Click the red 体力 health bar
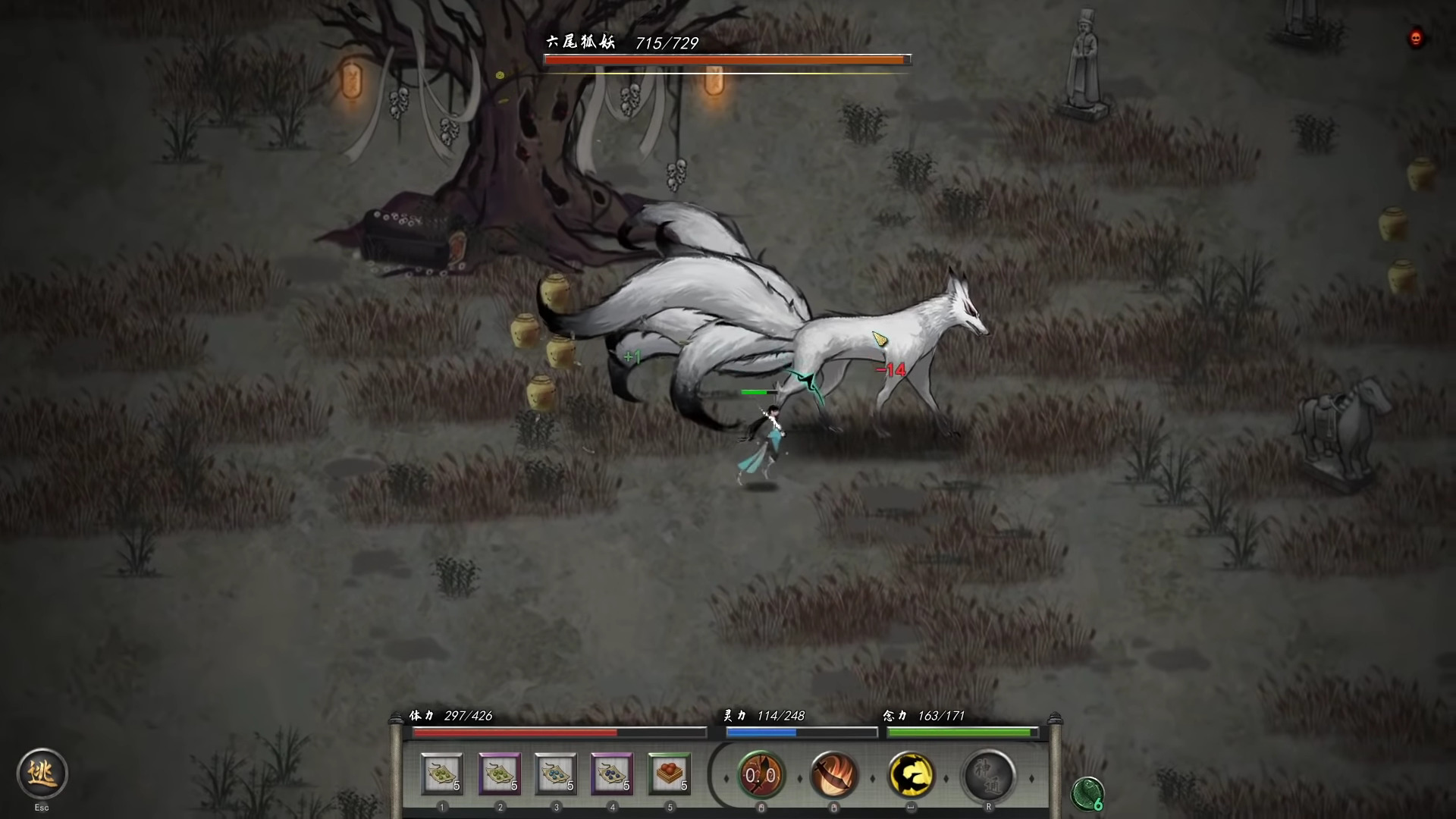Image resolution: width=1456 pixels, height=819 pixels. (516, 733)
